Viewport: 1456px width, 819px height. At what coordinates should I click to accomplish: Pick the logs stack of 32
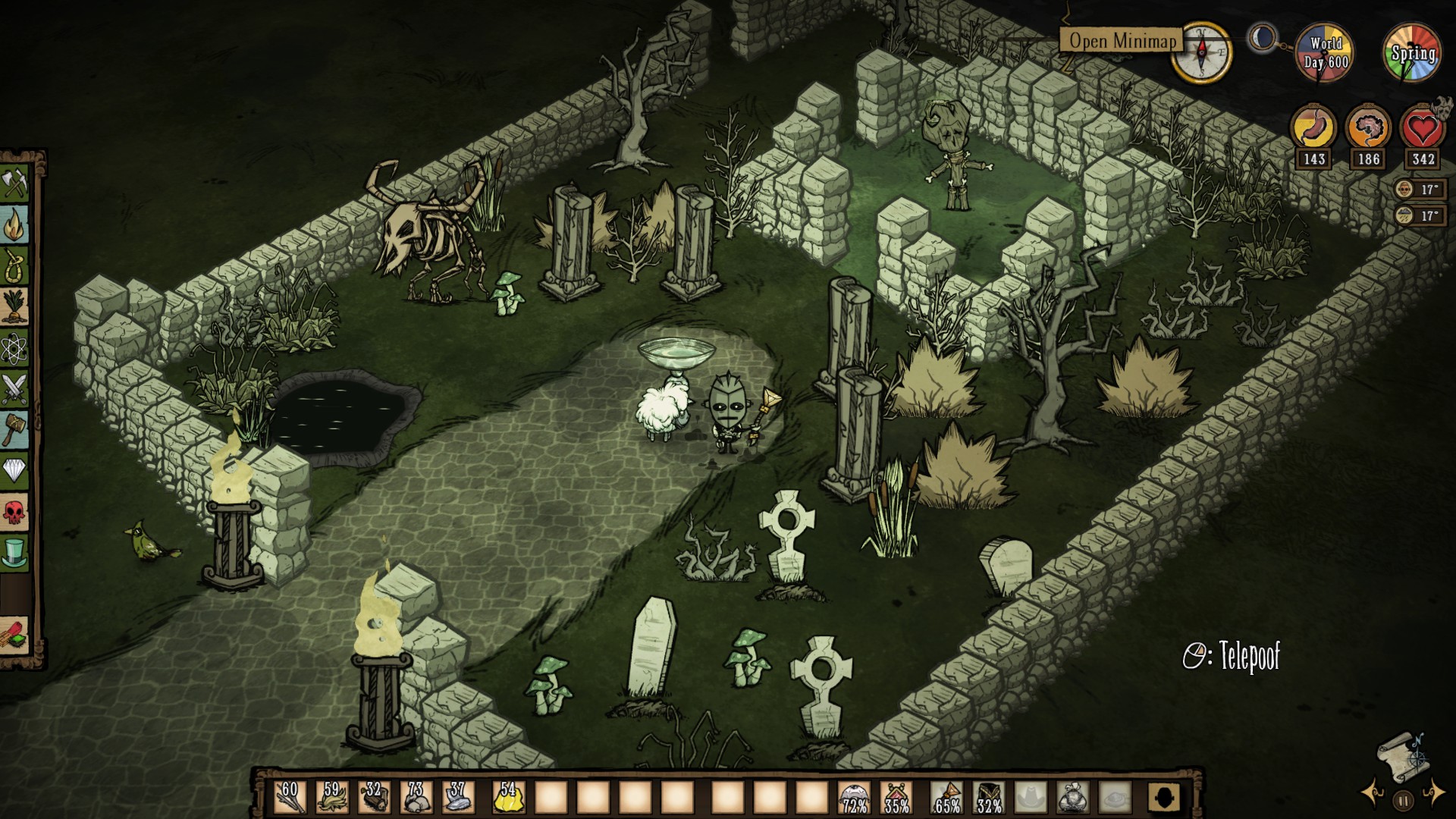click(373, 798)
